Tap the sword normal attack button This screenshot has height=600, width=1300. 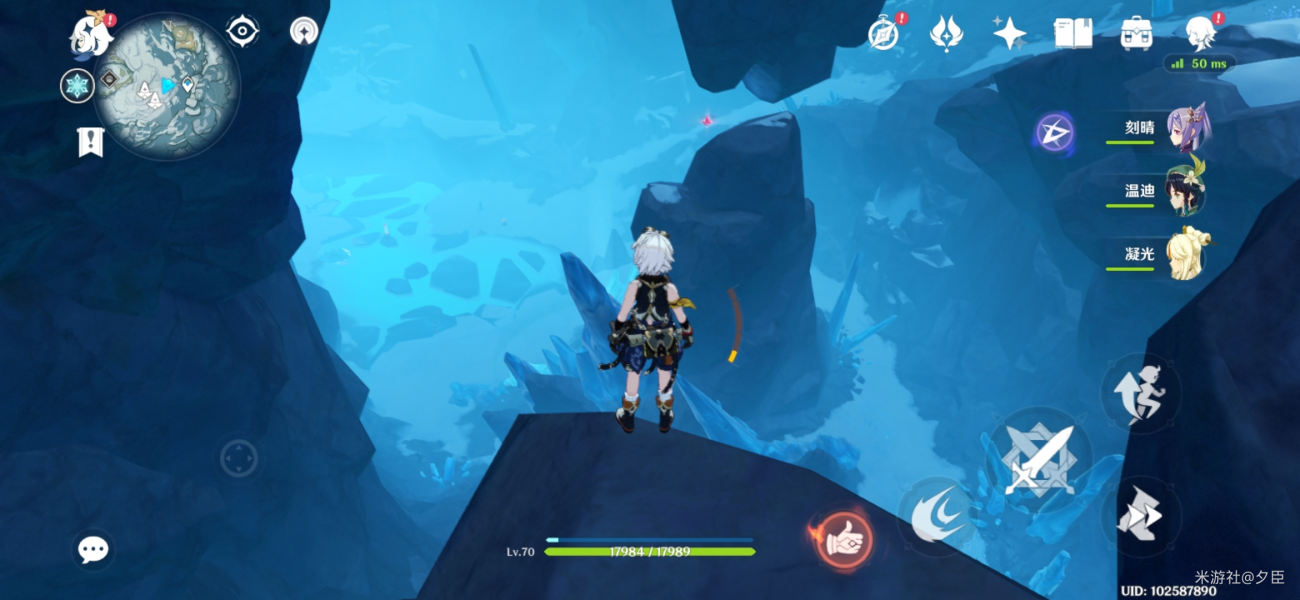[1039, 460]
